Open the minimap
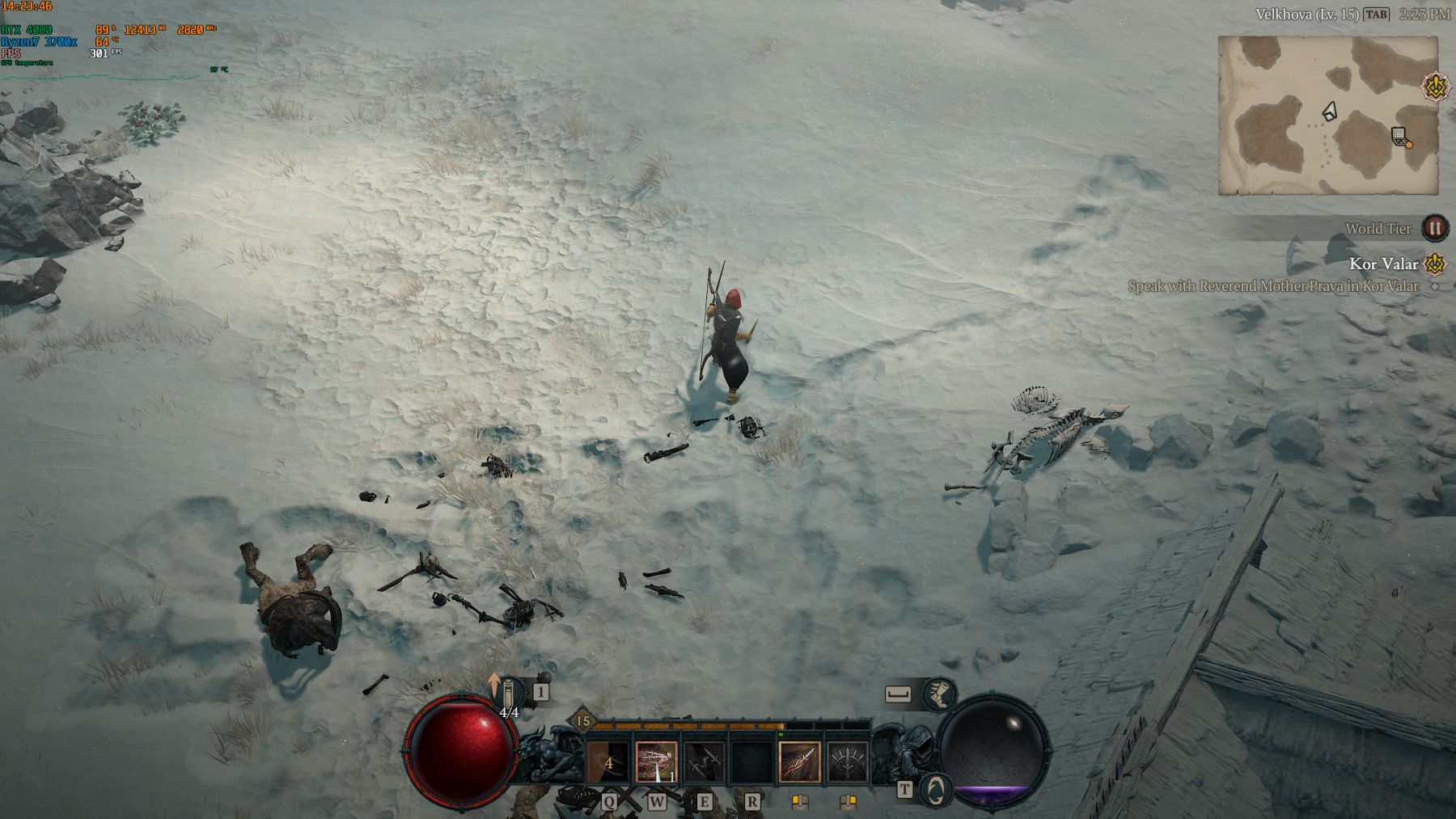Screen dimensions: 1456x819 [x=1327, y=115]
